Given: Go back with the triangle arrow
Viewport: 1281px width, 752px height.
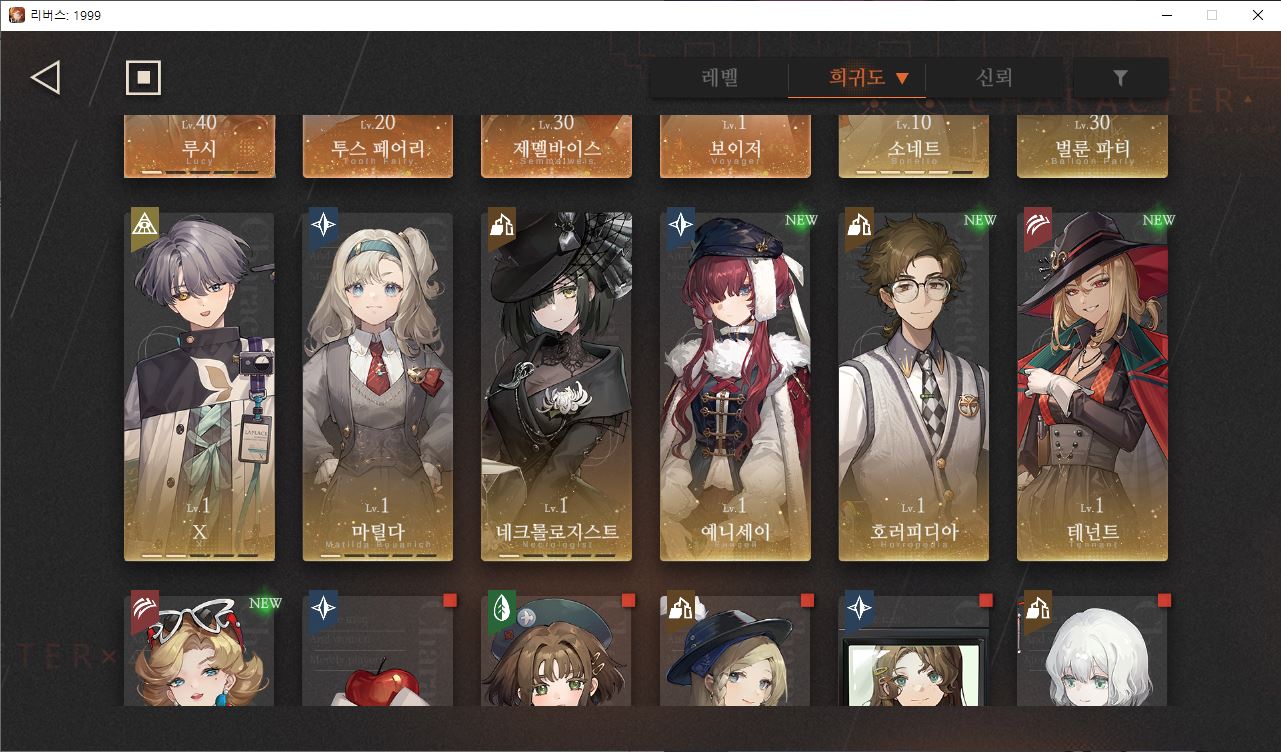Looking at the screenshot, I should pos(46,77).
